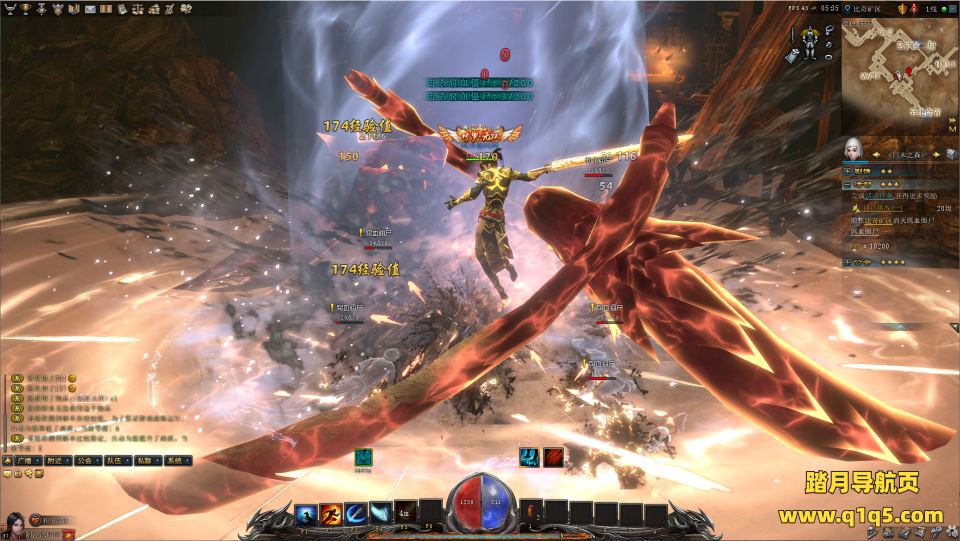Switch chat to the 附近 channel tab

click(x=56, y=461)
